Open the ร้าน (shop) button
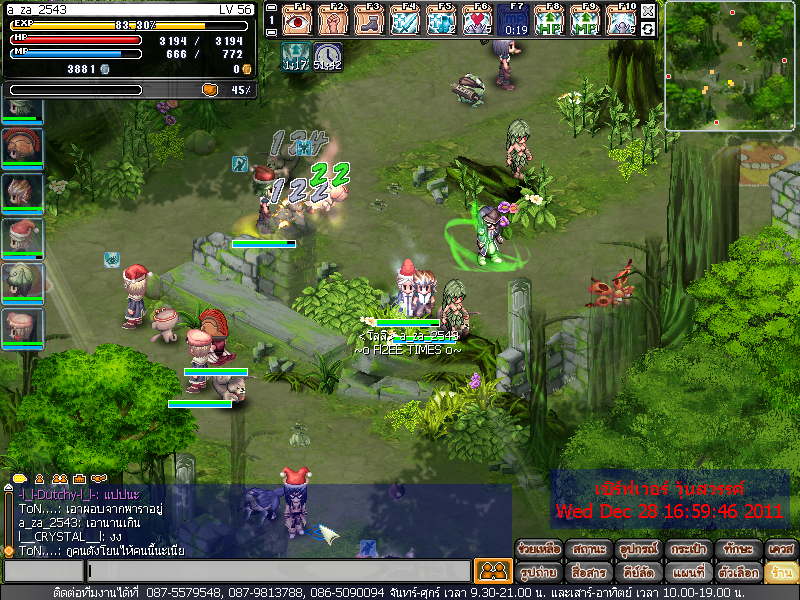The height and width of the screenshot is (600, 800). pos(780,573)
